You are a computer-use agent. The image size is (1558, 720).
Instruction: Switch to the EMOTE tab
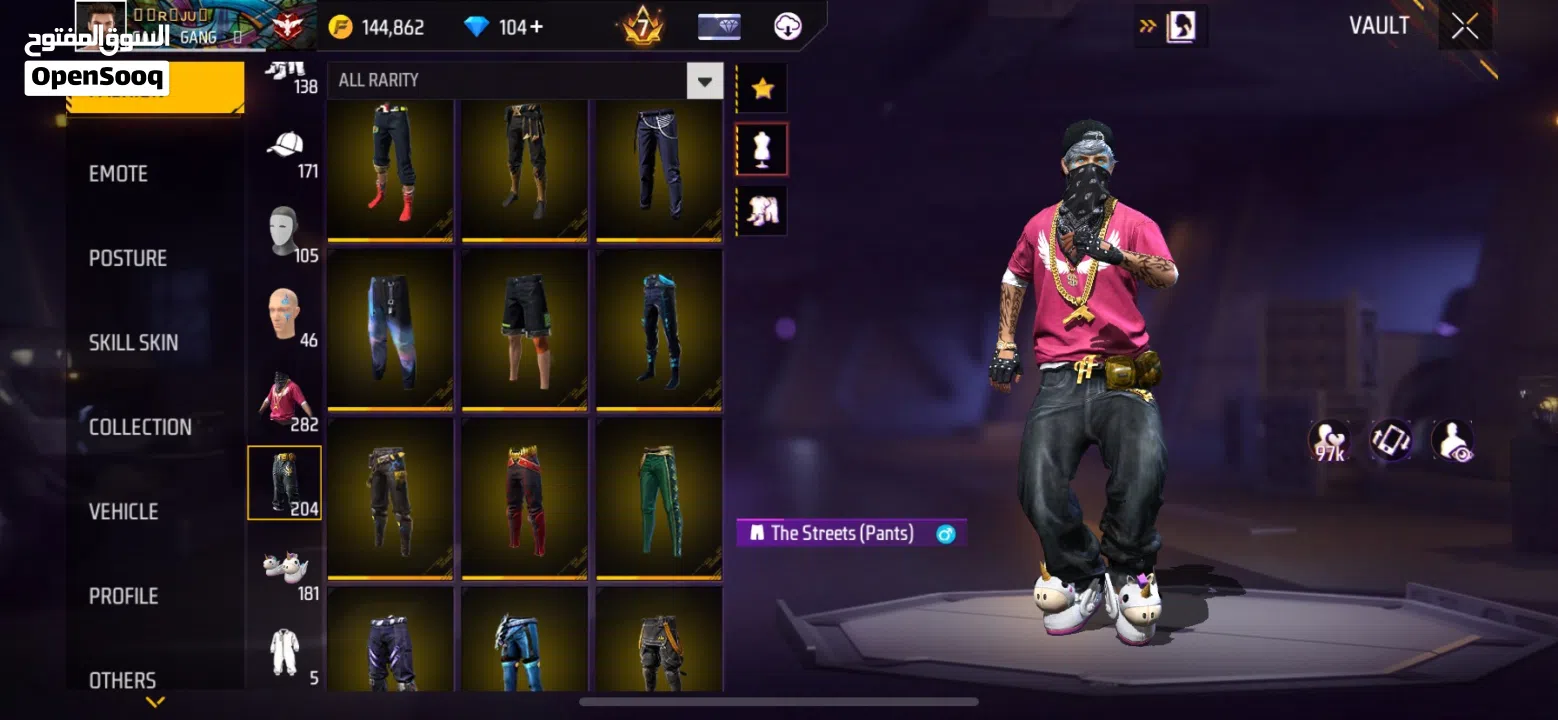[118, 173]
